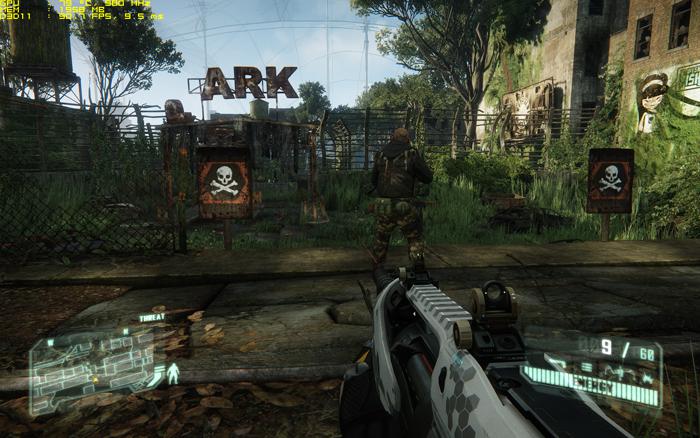Click the THREAT indicator label
This screenshot has height=438, width=700.
coord(152,317)
